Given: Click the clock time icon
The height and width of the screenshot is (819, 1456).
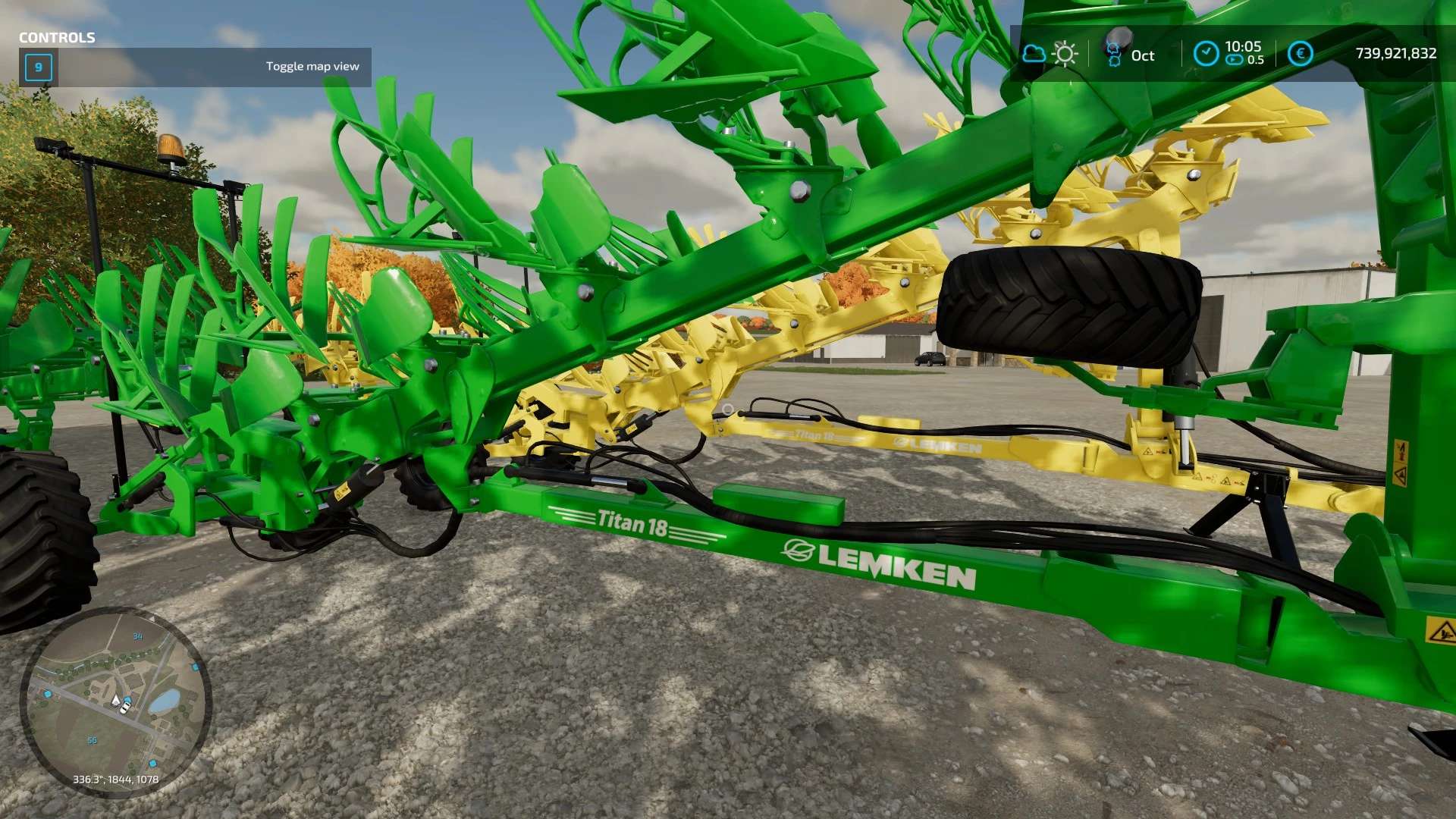Looking at the screenshot, I should [1206, 54].
